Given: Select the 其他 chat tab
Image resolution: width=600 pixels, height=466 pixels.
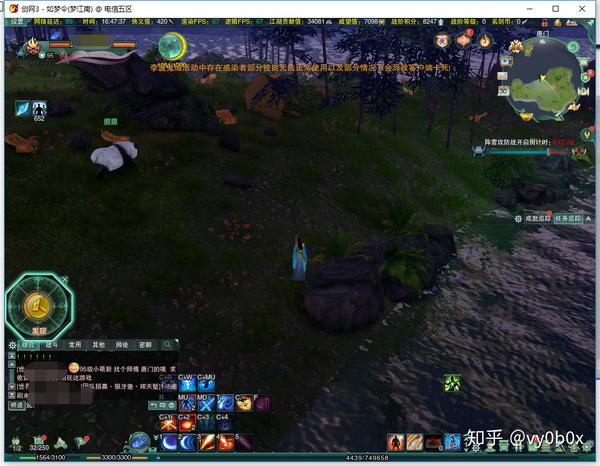Looking at the screenshot, I should coord(98,345).
